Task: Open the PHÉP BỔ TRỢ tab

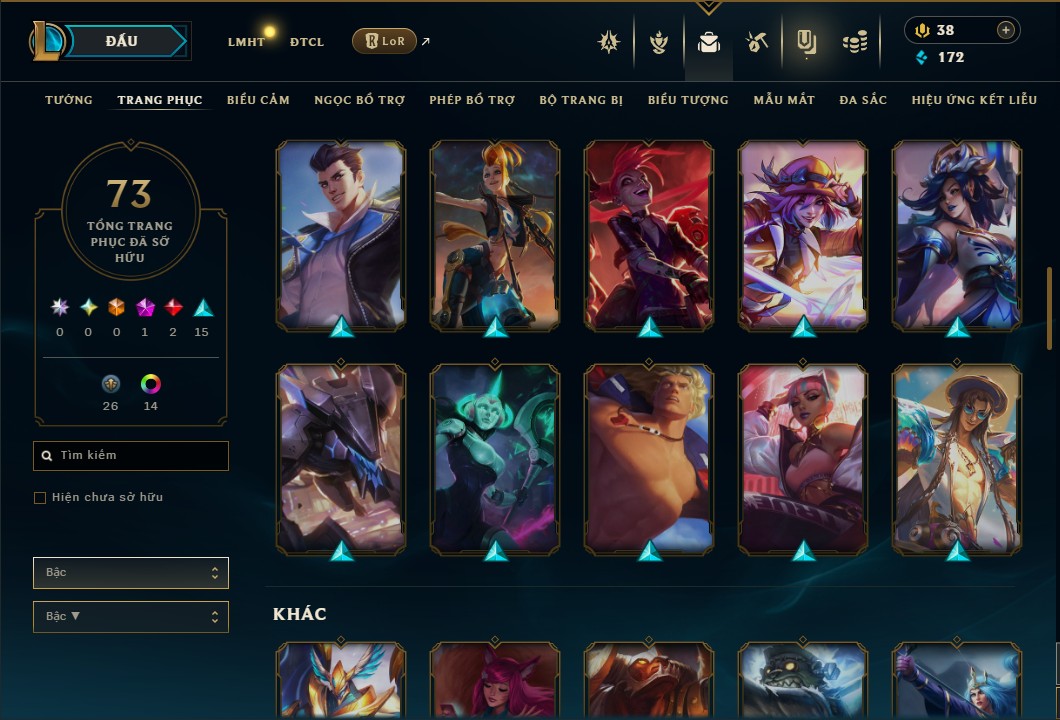Action: (x=472, y=100)
